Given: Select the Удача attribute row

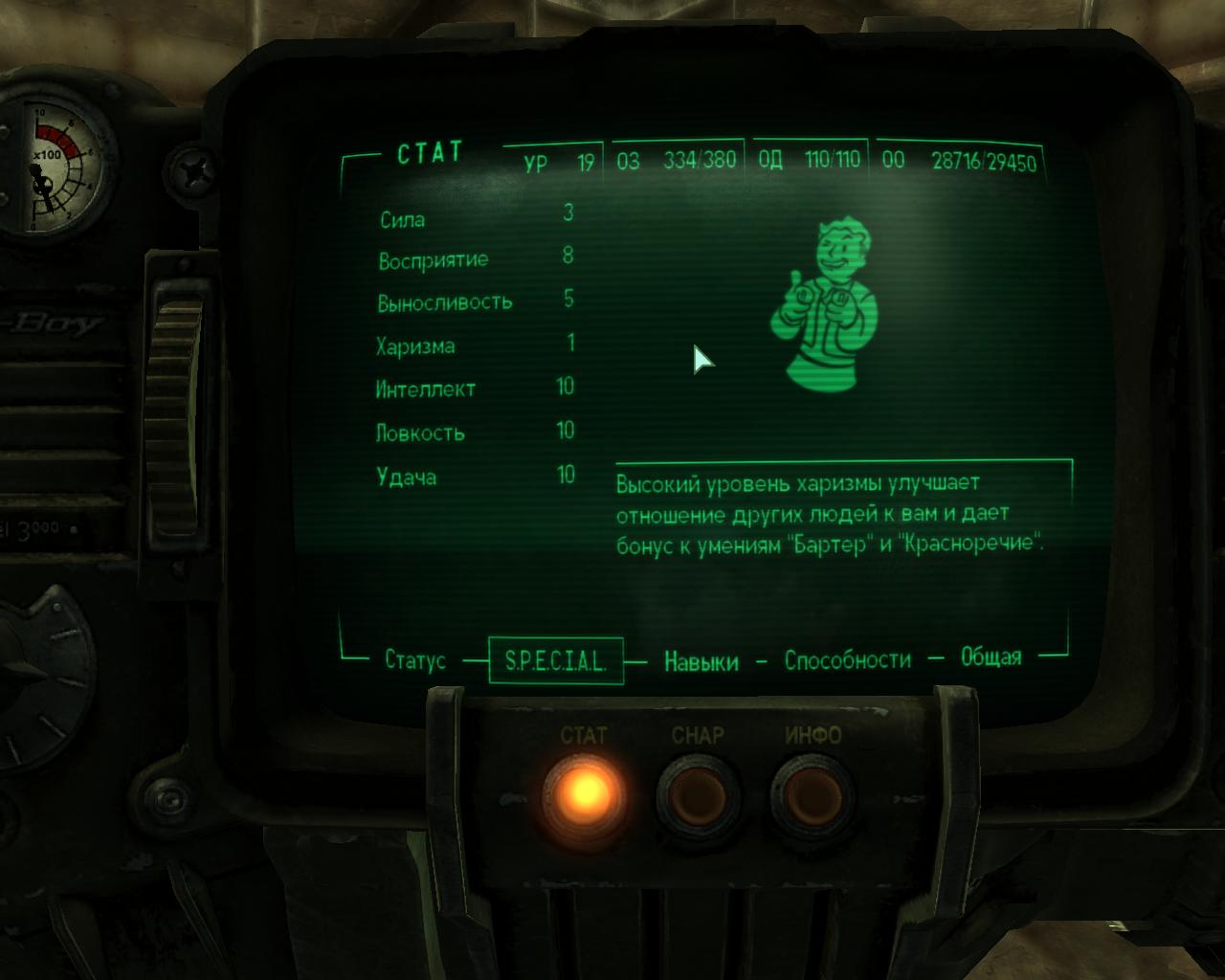Looking at the screenshot, I should pyautogui.click(x=407, y=476).
